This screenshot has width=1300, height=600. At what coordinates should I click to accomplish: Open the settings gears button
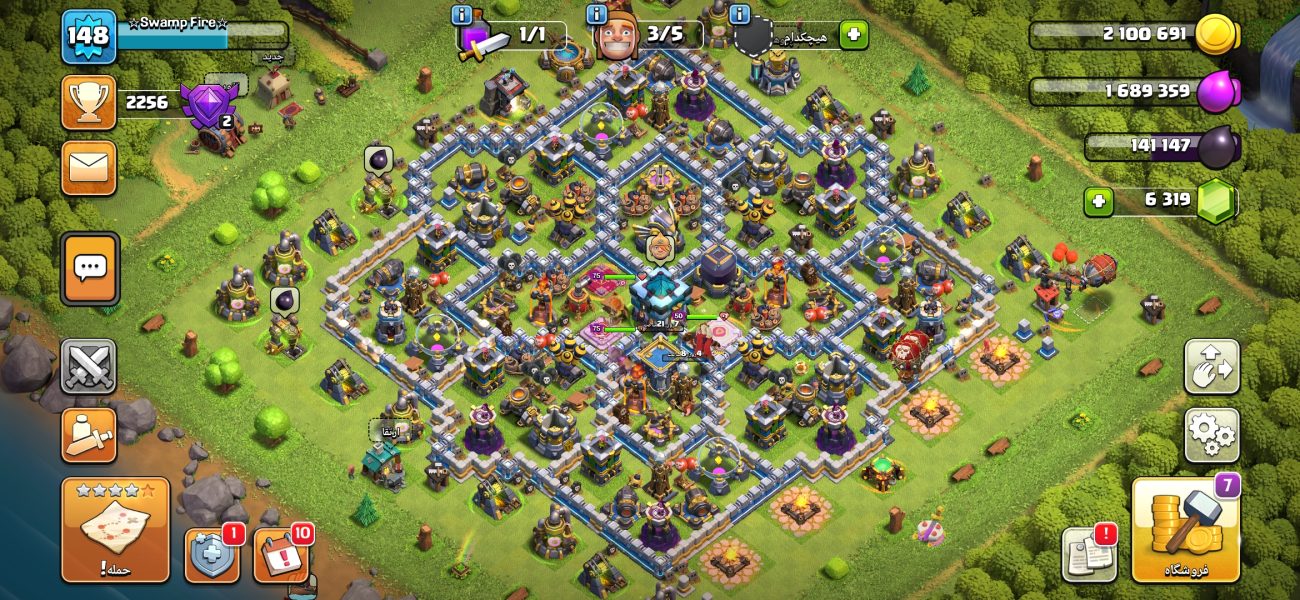pos(1211,434)
